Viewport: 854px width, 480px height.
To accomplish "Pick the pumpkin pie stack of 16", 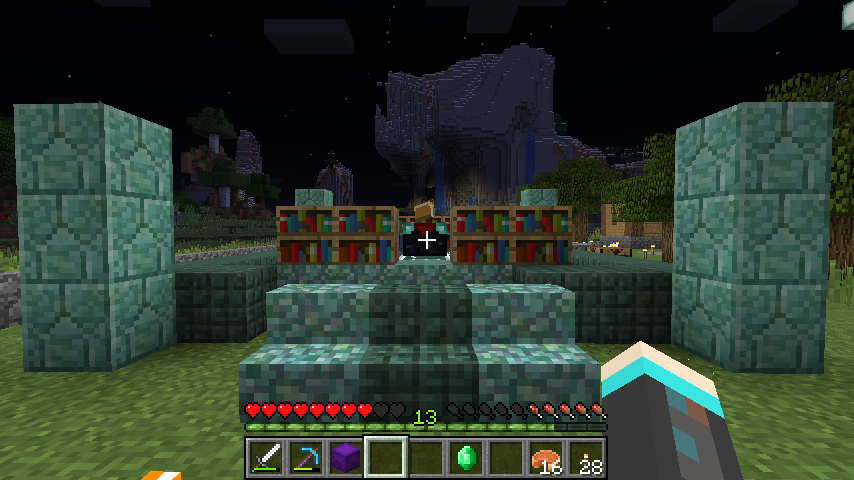I will pyautogui.click(x=546, y=458).
